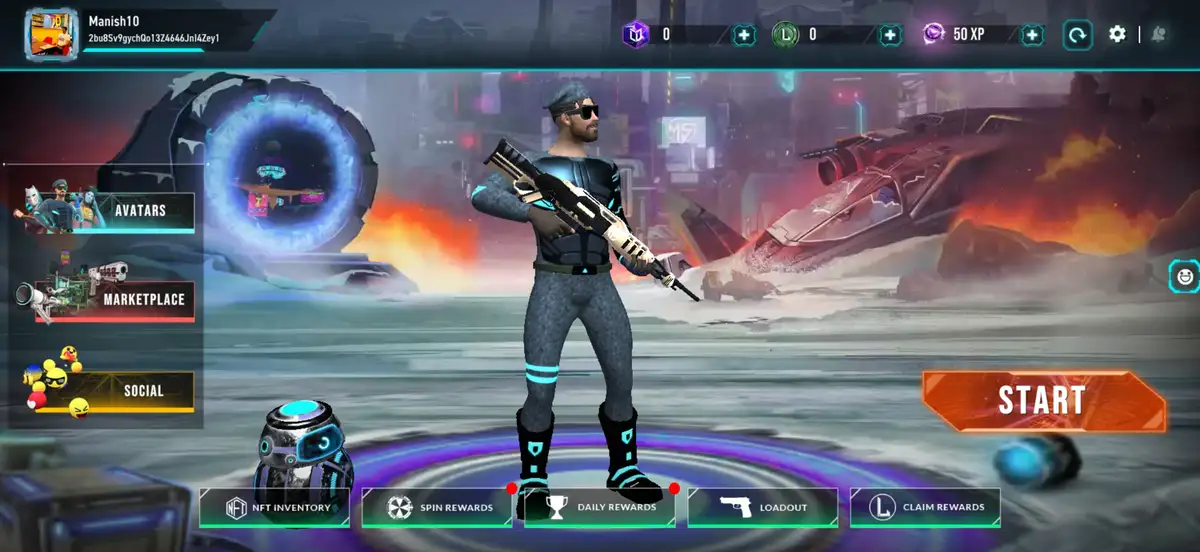Image resolution: width=1200 pixels, height=552 pixels.
Task: Click the refresh arrow icon
Action: click(x=1077, y=35)
